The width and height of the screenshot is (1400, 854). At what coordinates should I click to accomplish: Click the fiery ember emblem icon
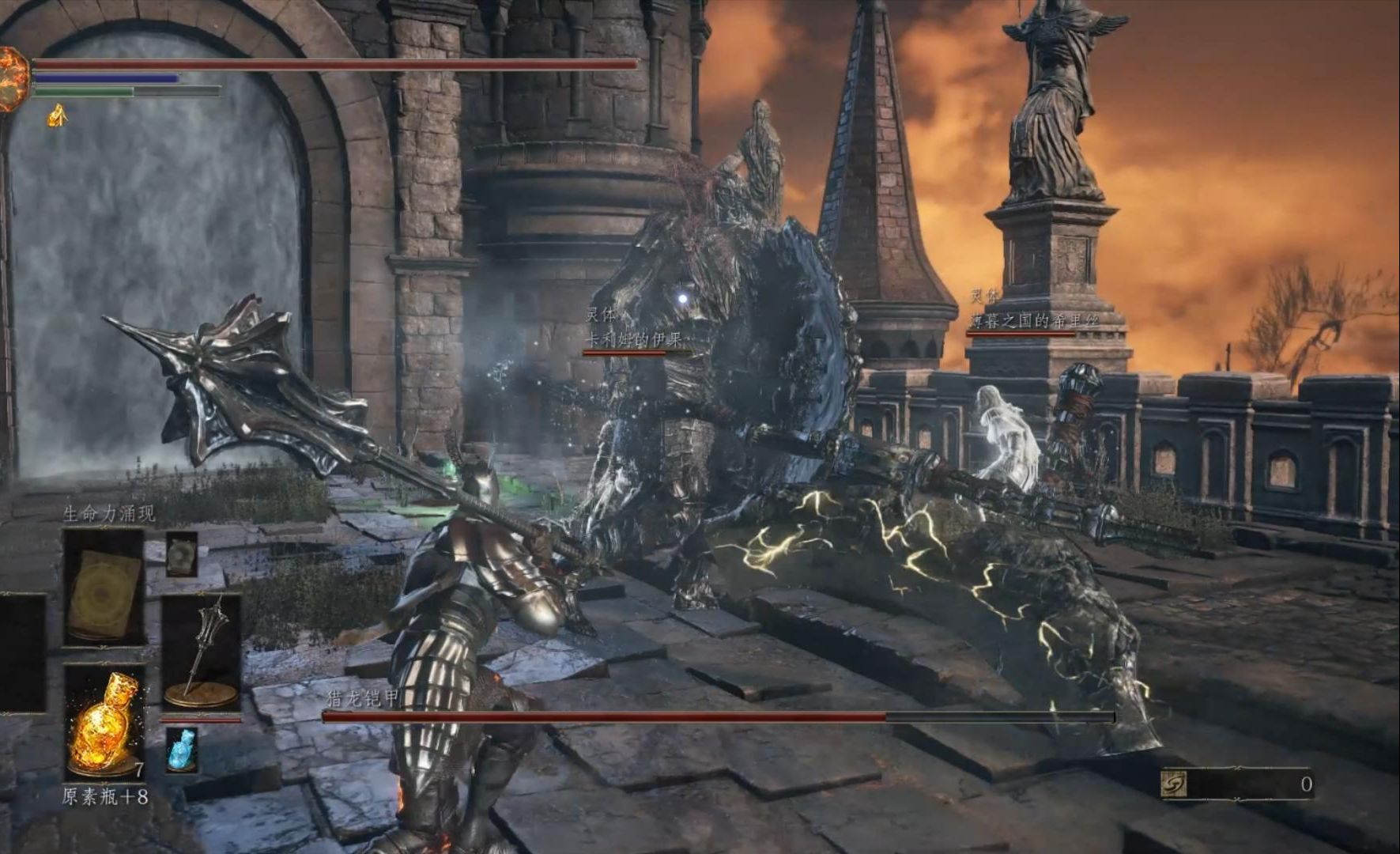coord(12,77)
